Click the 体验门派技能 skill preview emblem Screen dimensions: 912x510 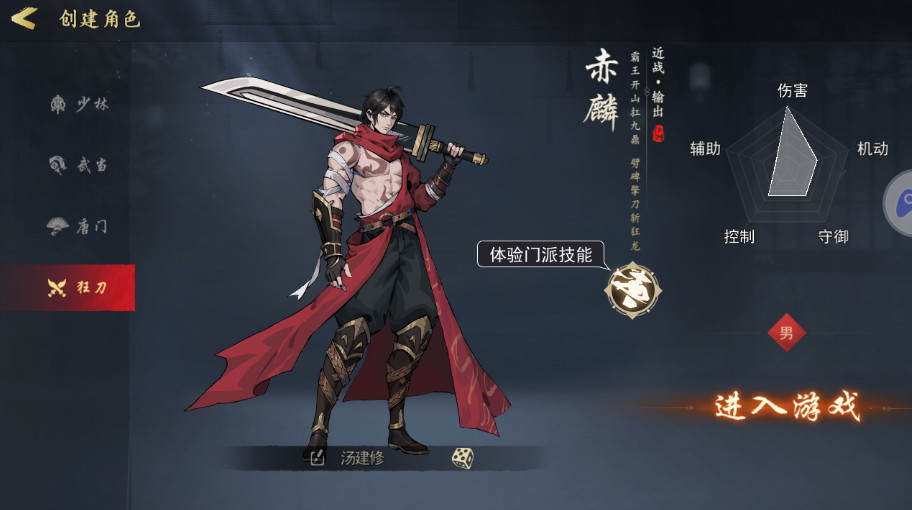click(x=630, y=289)
